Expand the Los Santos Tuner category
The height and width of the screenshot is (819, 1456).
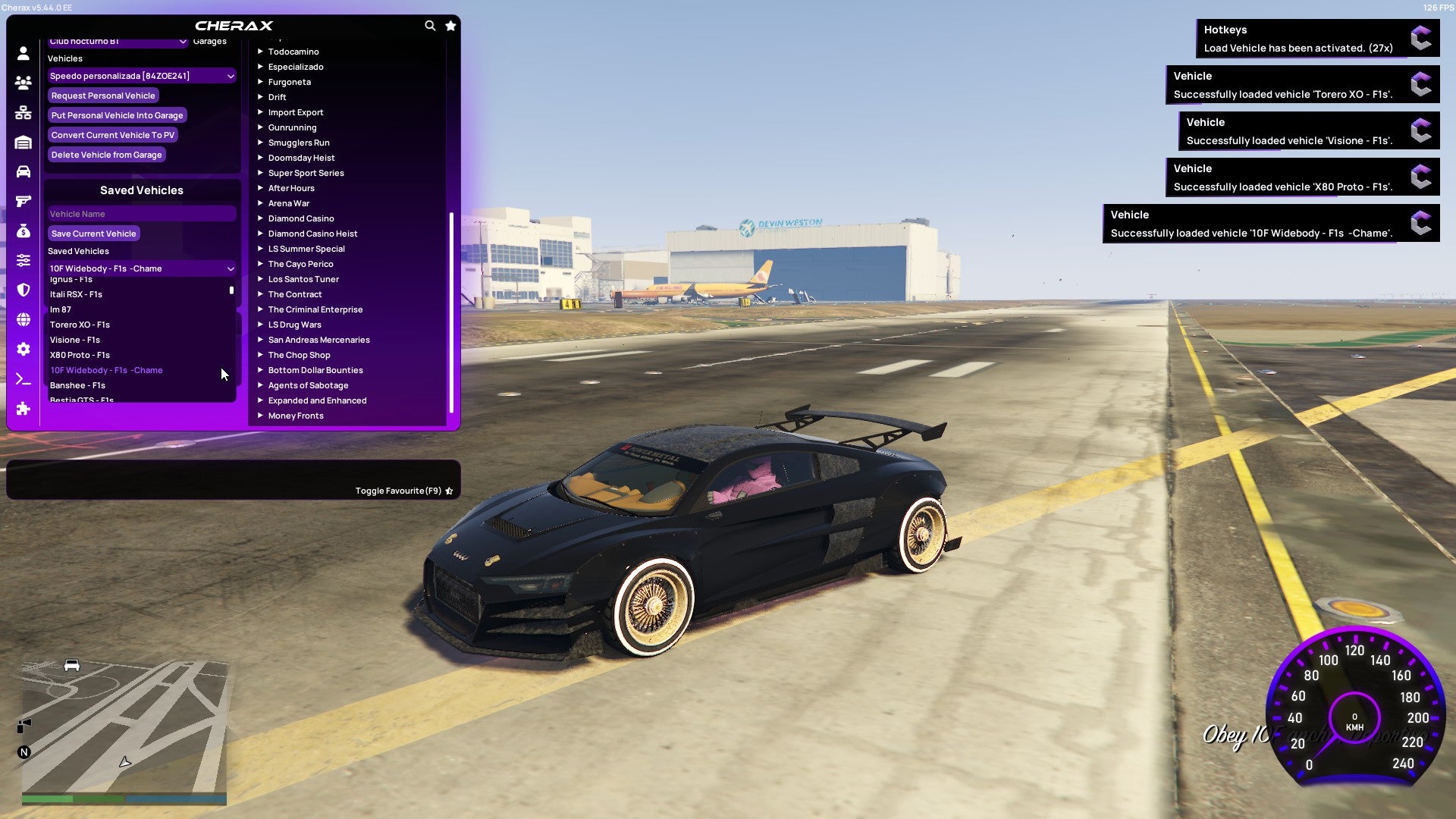[x=303, y=278]
